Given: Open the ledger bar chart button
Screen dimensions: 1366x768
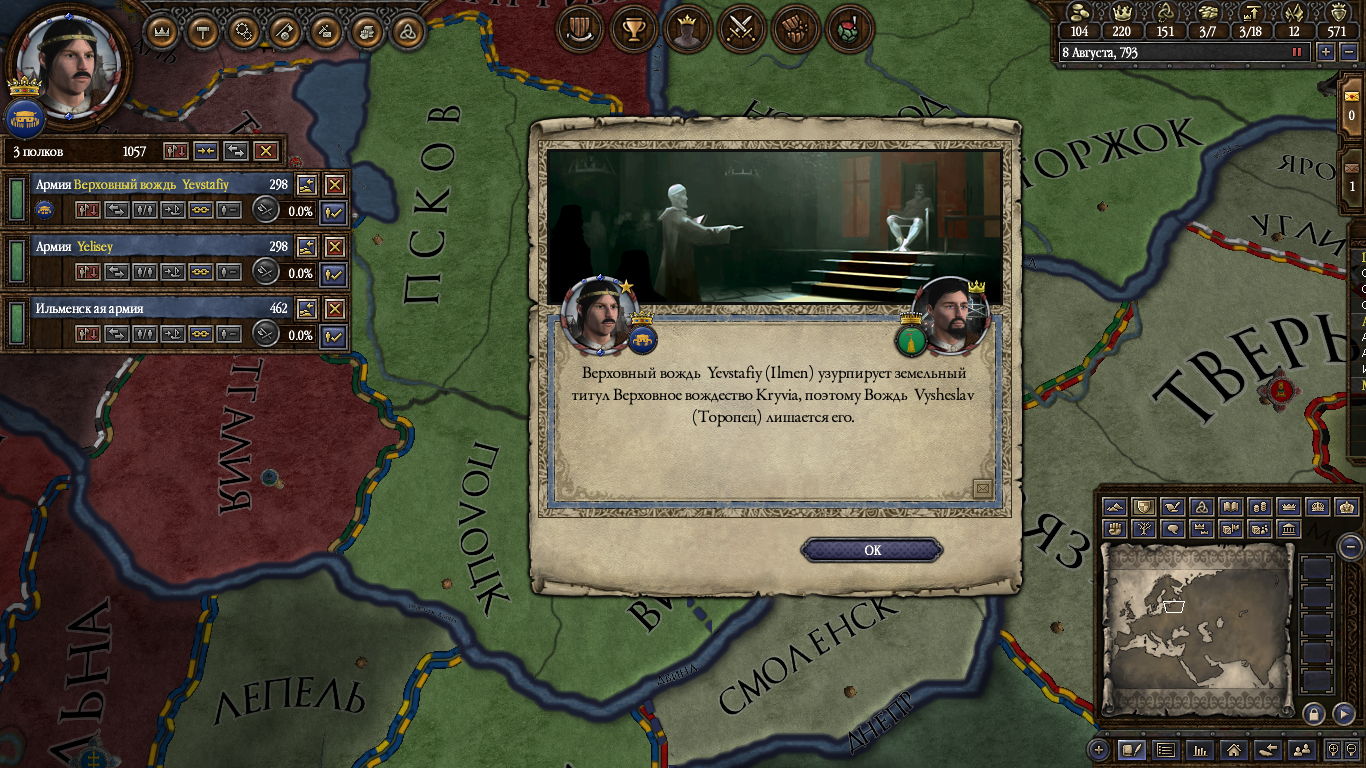Looking at the screenshot, I should 1199,750.
